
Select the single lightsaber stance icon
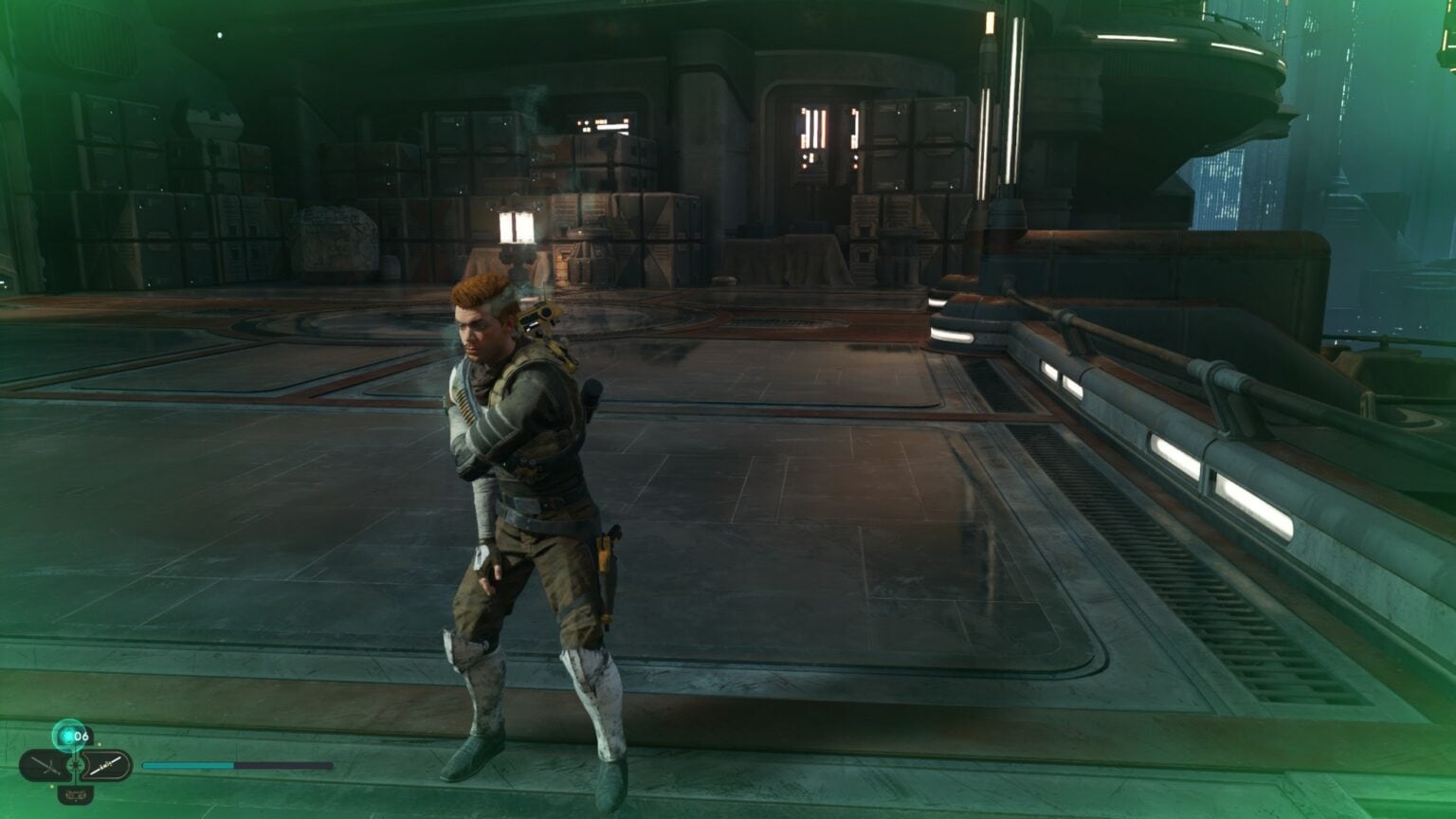point(106,764)
